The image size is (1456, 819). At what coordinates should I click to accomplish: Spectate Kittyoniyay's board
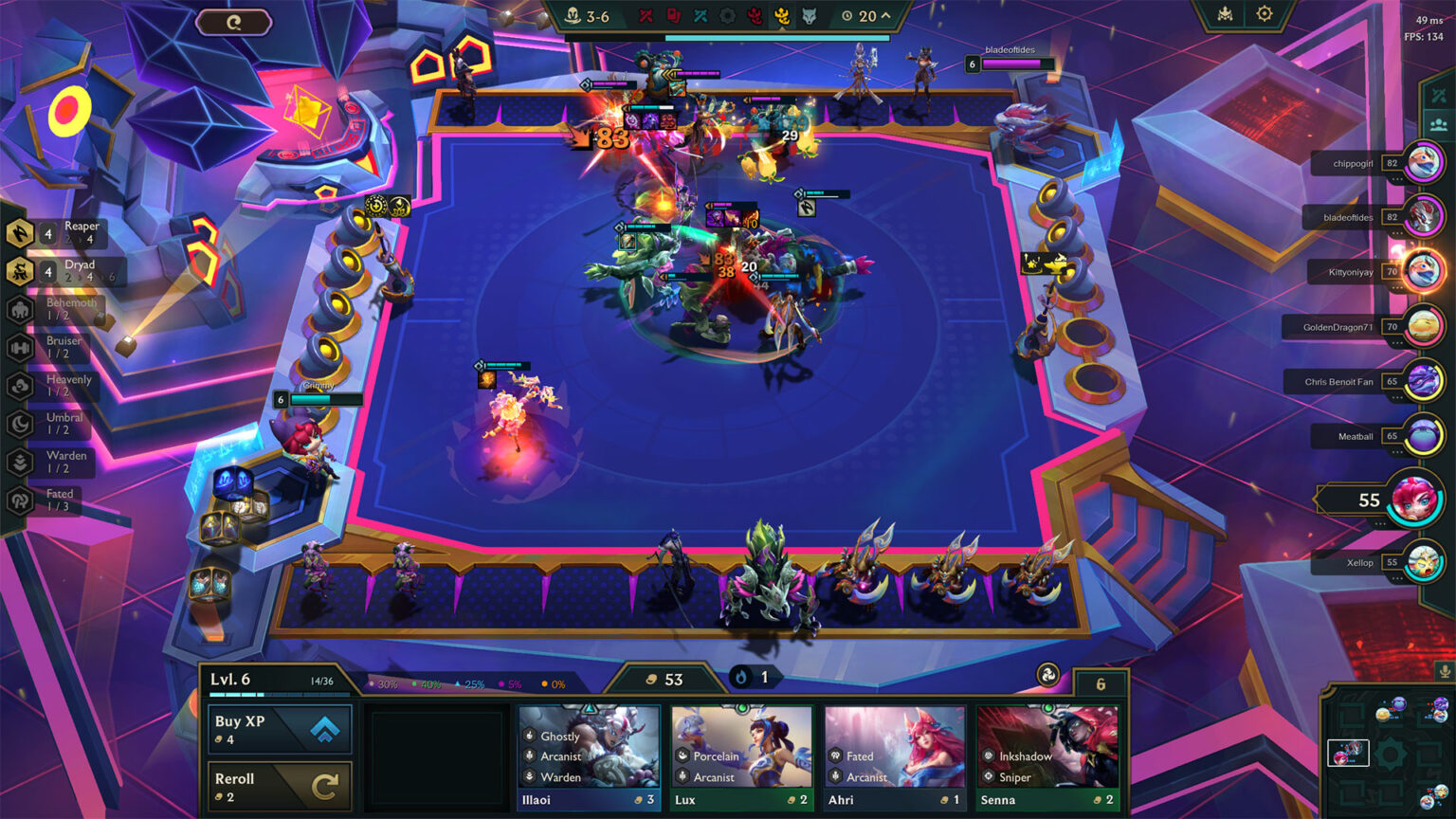pyautogui.click(x=1422, y=271)
